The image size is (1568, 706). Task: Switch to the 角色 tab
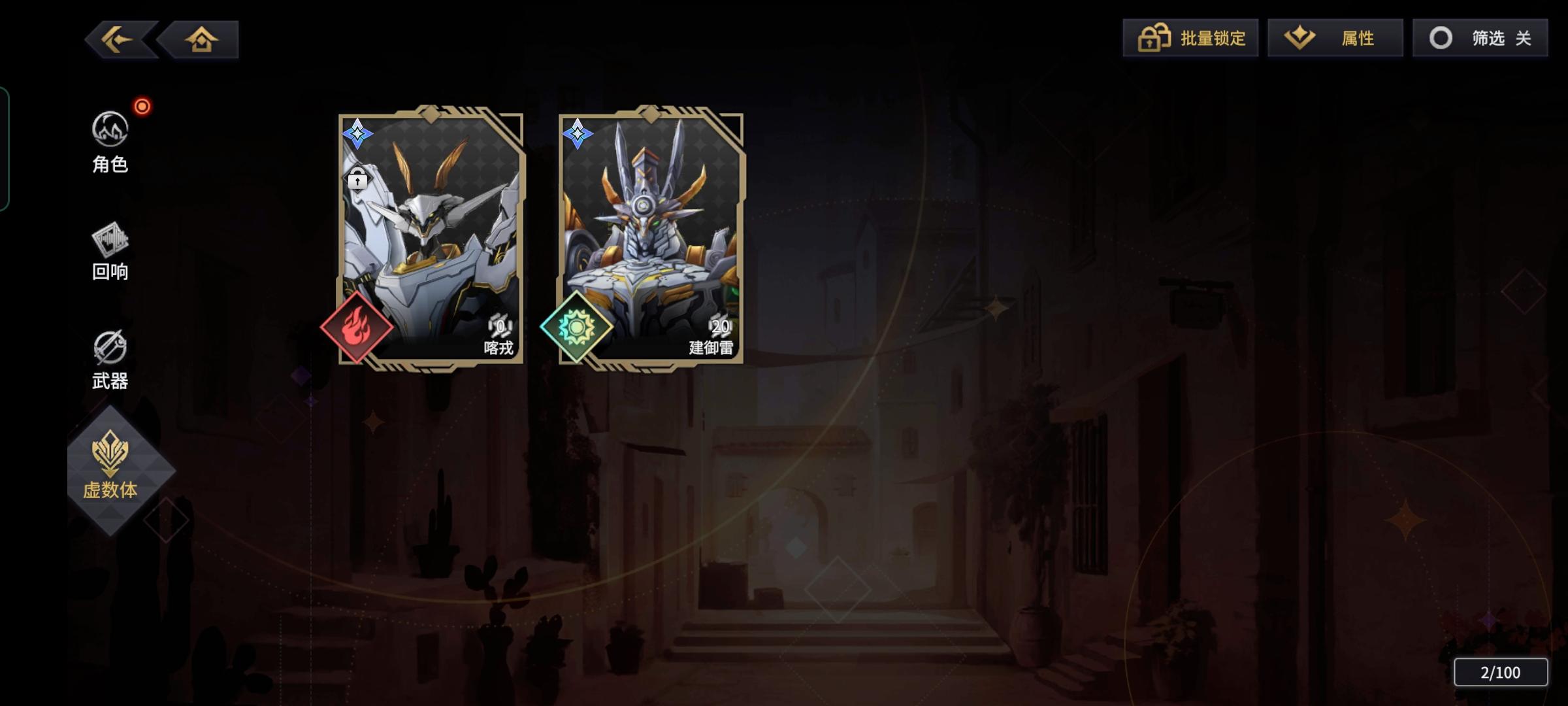(x=110, y=140)
